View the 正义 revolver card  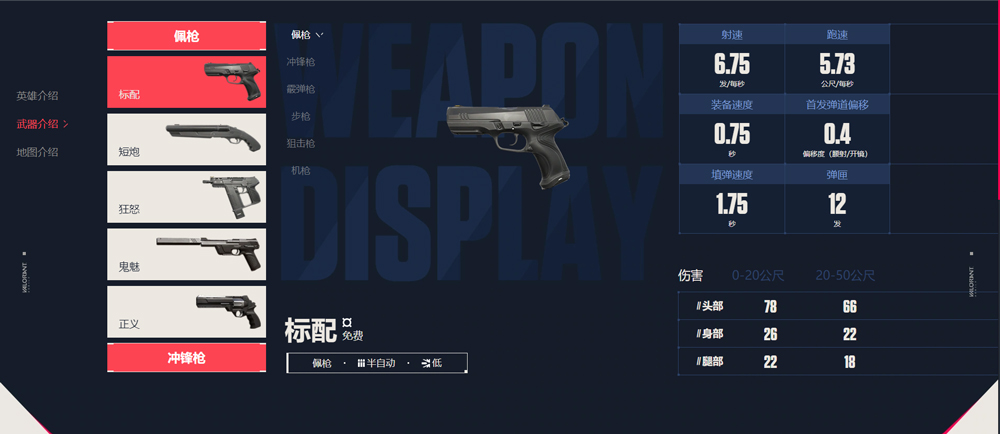coord(187,312)
